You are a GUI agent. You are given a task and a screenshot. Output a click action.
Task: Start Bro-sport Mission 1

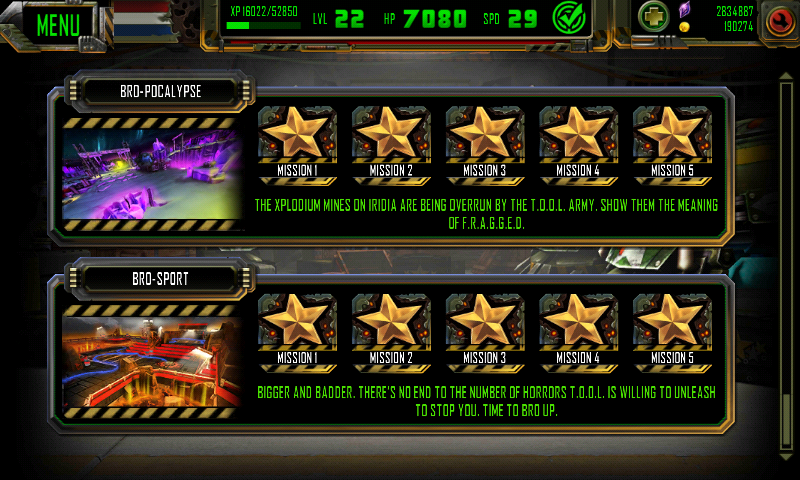coord(297,328)
